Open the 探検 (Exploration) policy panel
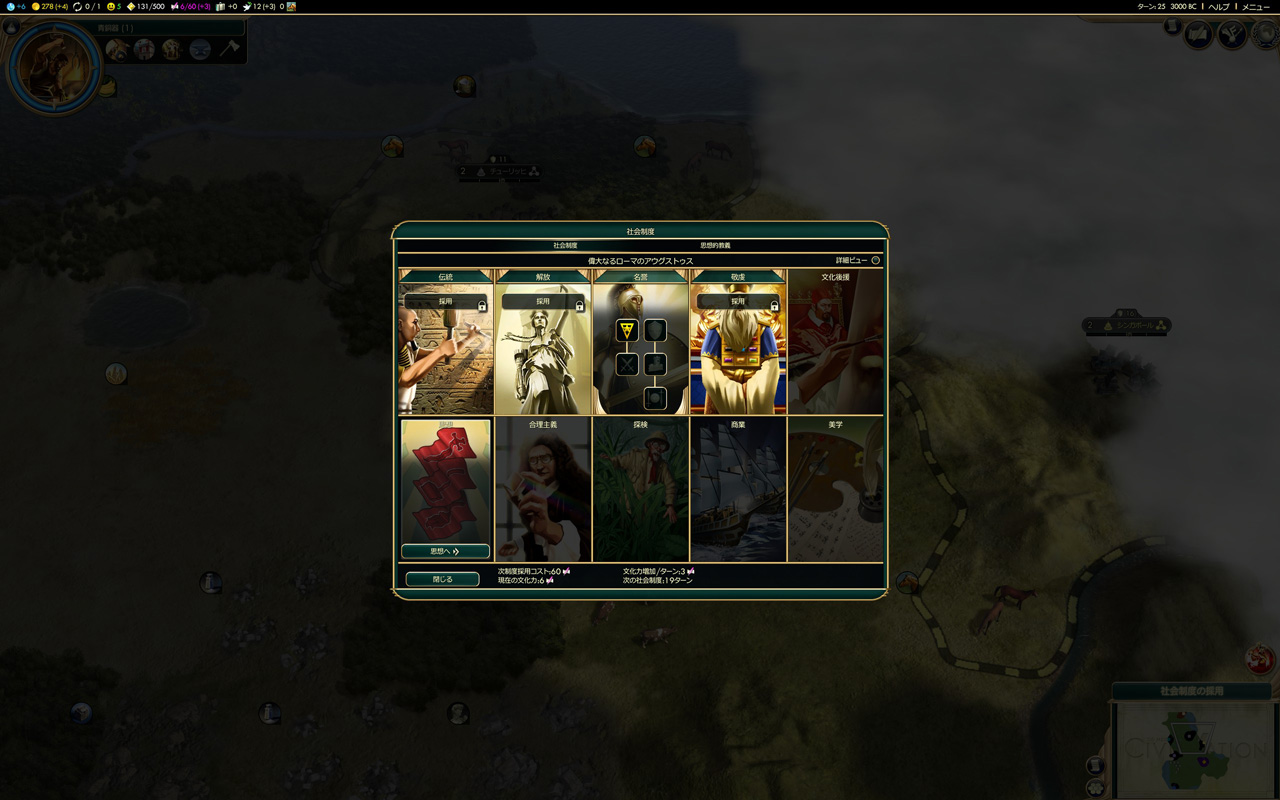Screen dimensions: 1280x800 point(640,490)
